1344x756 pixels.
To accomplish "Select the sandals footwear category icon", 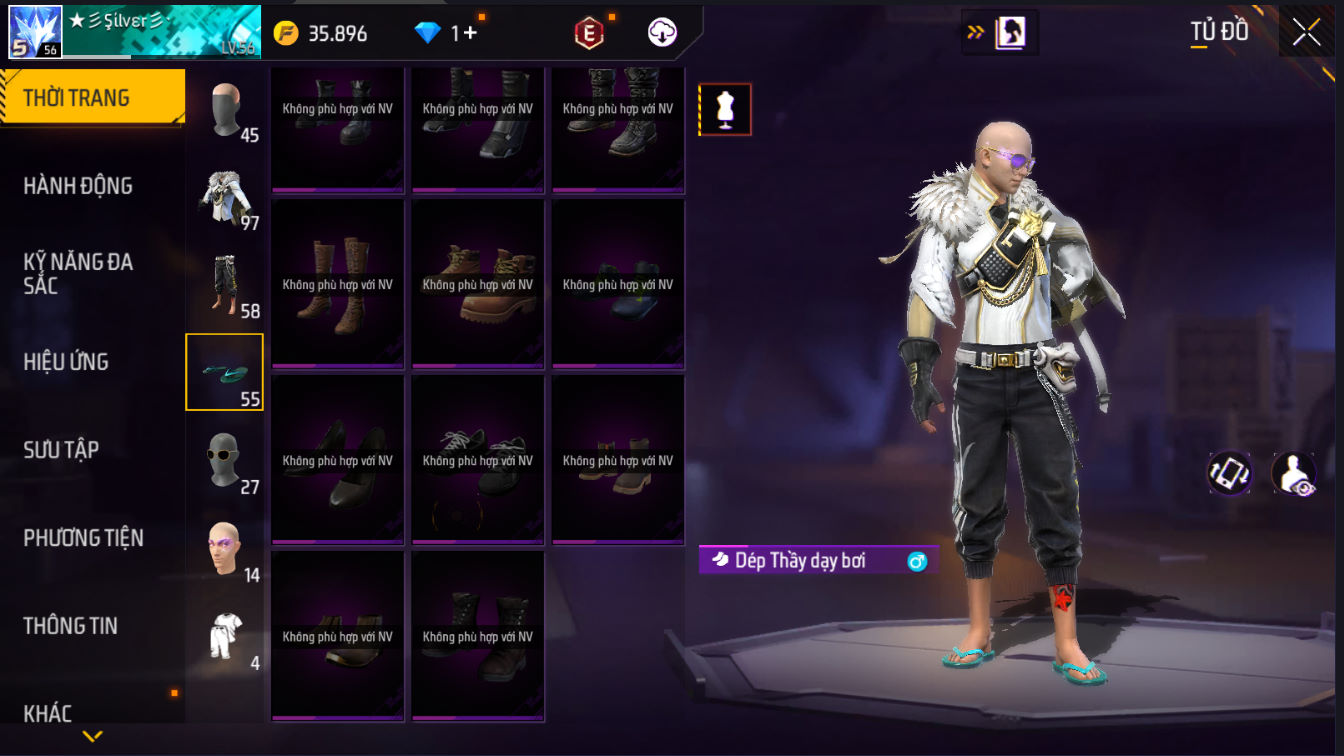I will tap(225, 372).
